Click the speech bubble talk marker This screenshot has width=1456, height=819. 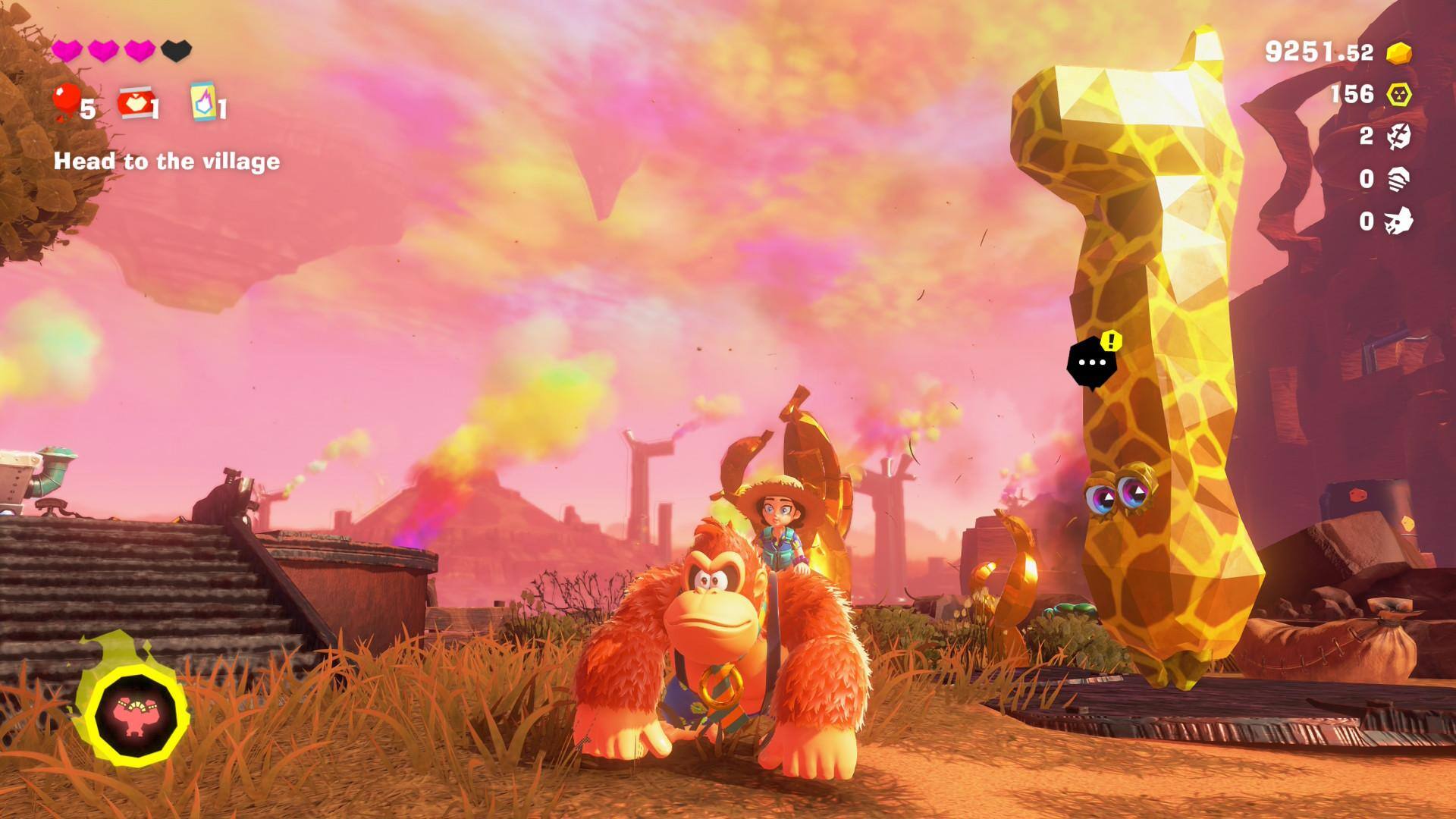(x=1092, y=362)
